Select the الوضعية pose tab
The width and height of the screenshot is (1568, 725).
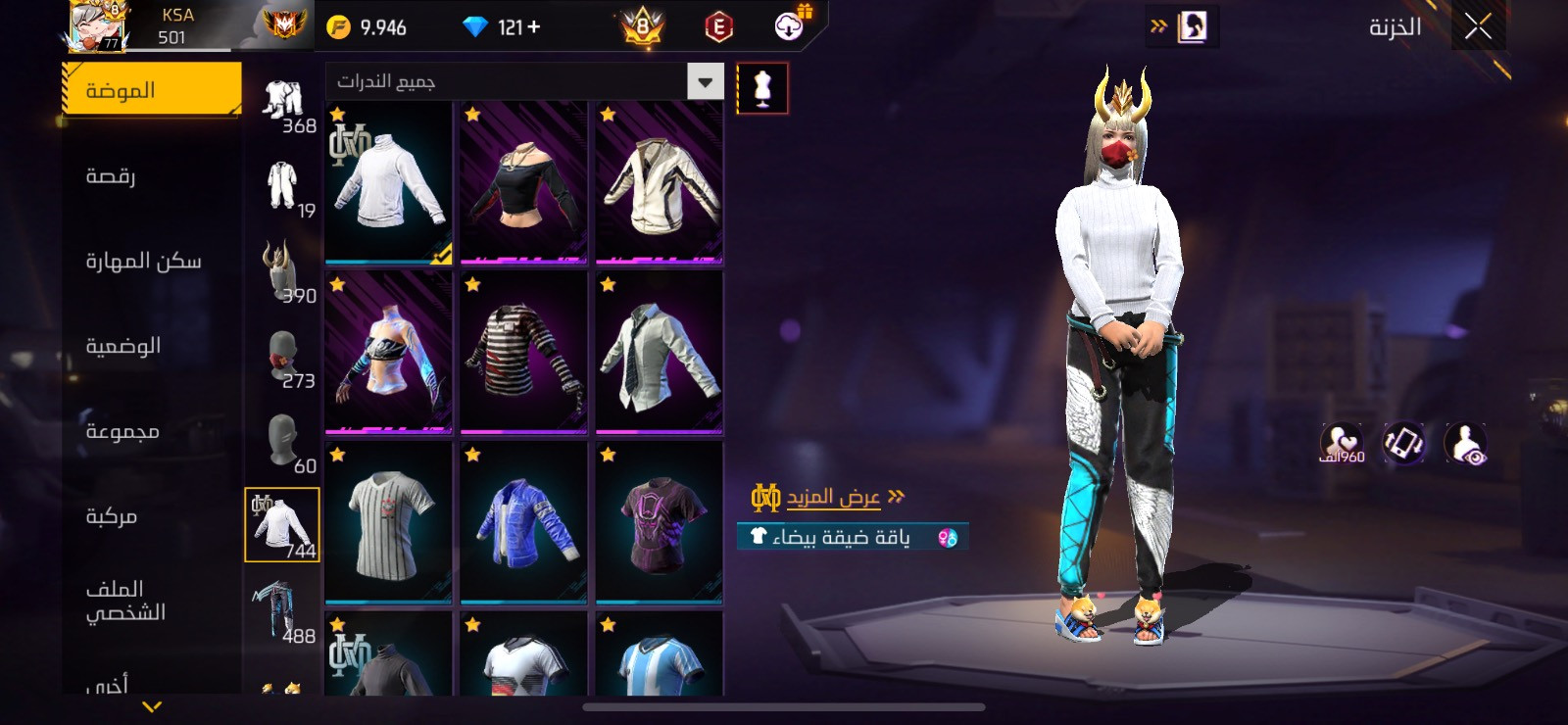[x=123, y=346]
